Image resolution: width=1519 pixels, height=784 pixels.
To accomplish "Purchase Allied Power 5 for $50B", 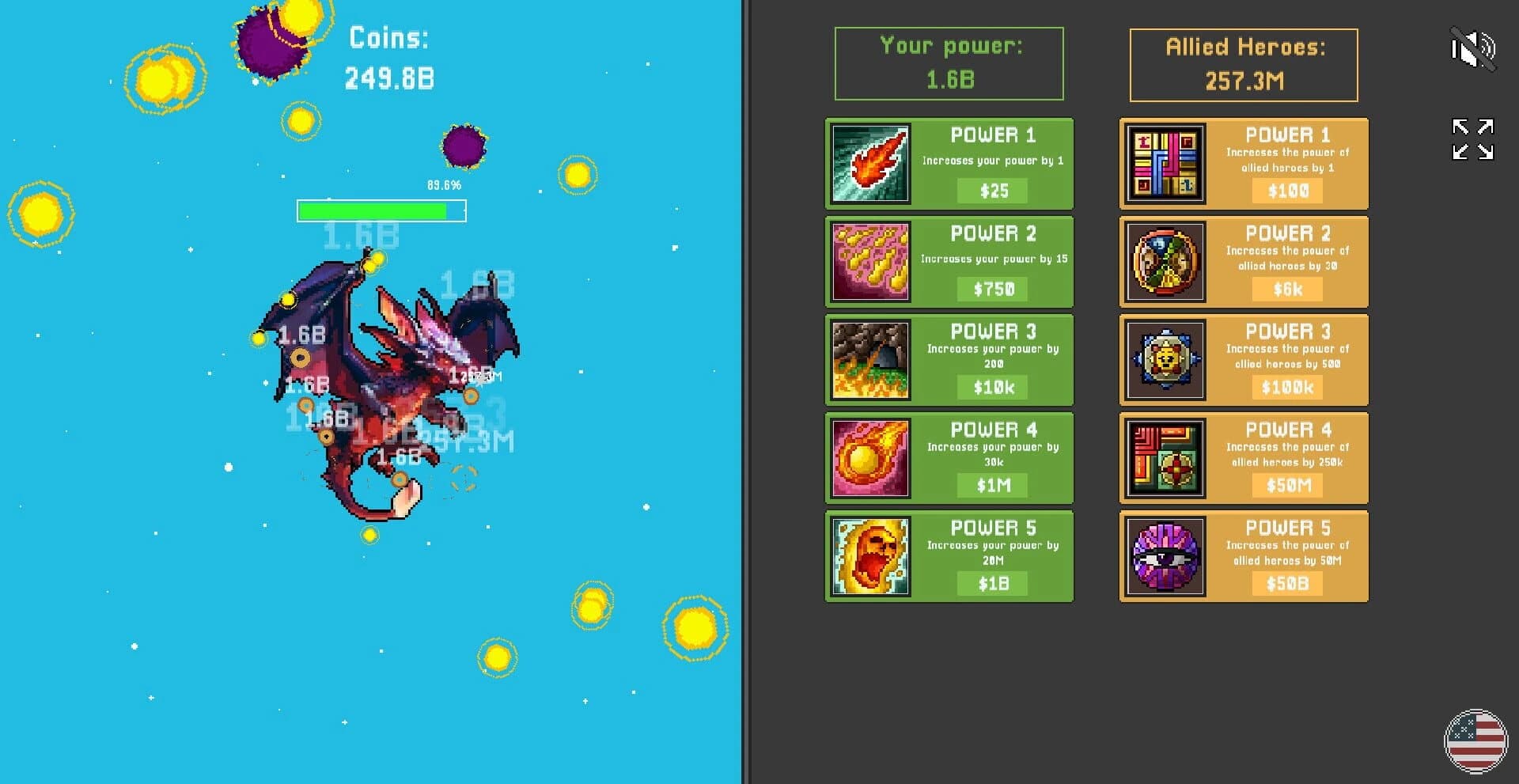I will pos(1286,583).
